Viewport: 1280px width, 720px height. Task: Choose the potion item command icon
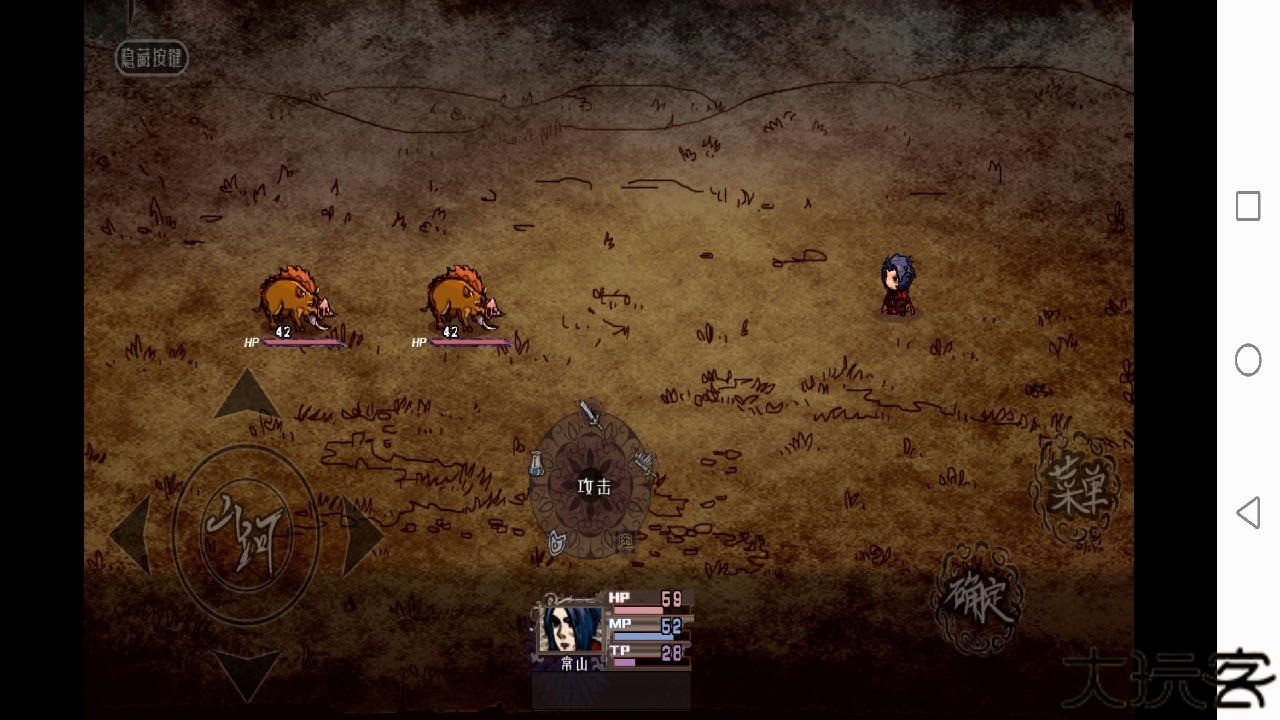[537, 463]
